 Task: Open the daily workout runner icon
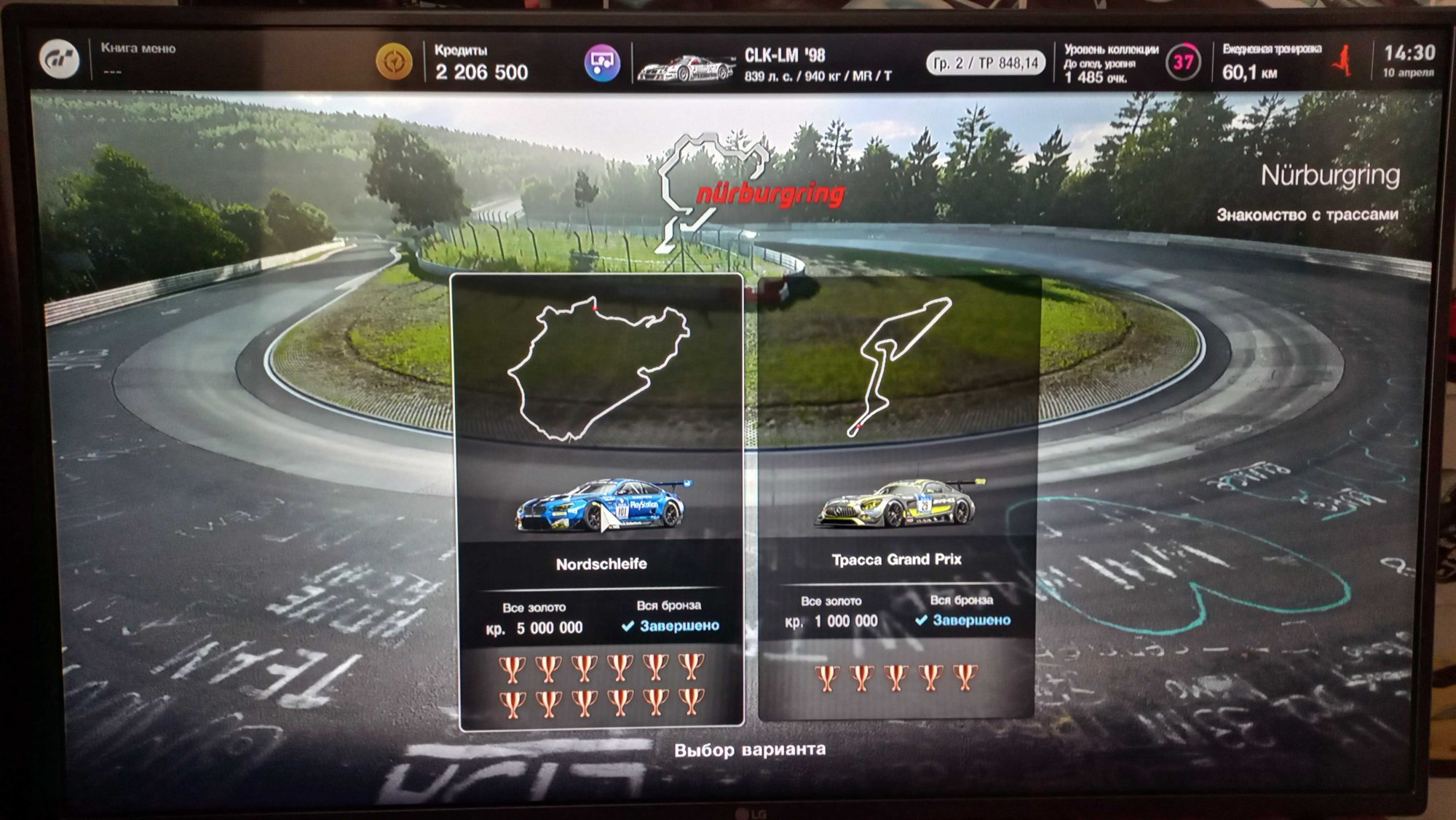point(1343,60)
